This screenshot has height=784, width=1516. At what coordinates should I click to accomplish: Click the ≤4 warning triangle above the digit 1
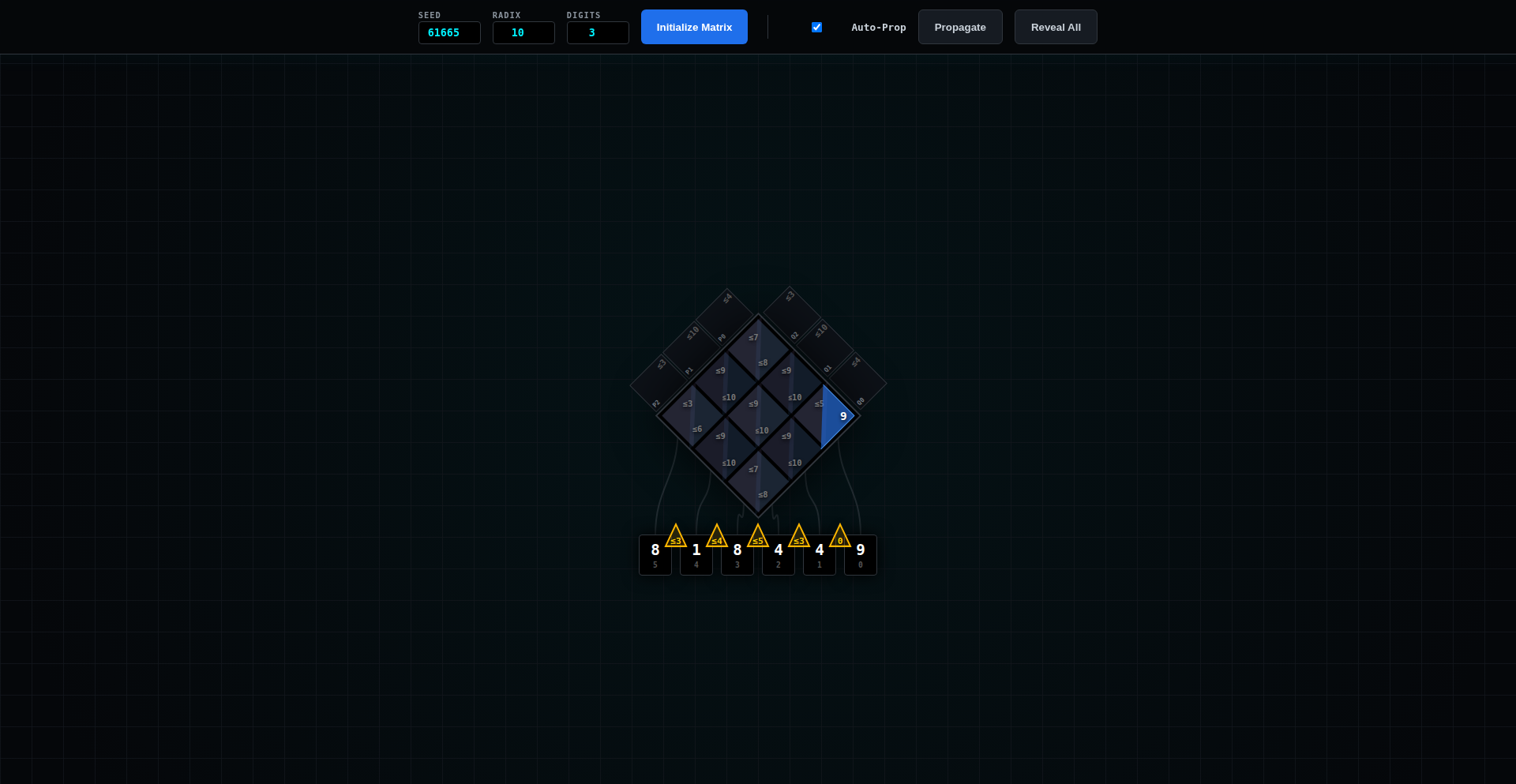(717, 535)
